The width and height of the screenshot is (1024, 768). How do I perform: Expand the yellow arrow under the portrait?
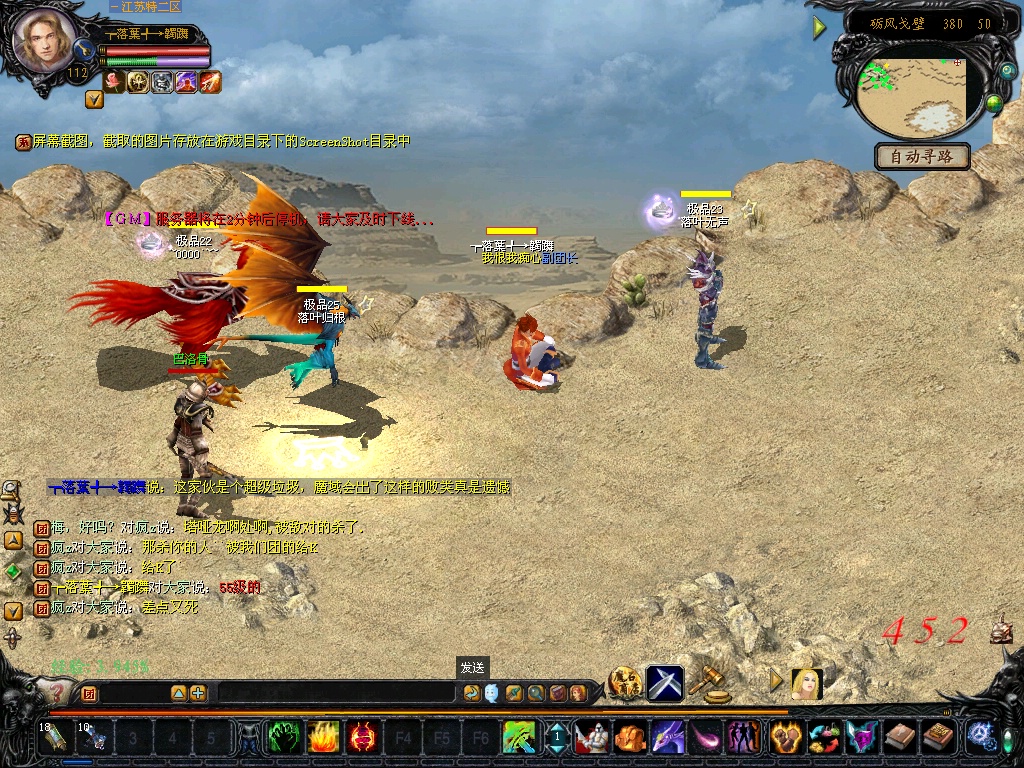(94, 99)
